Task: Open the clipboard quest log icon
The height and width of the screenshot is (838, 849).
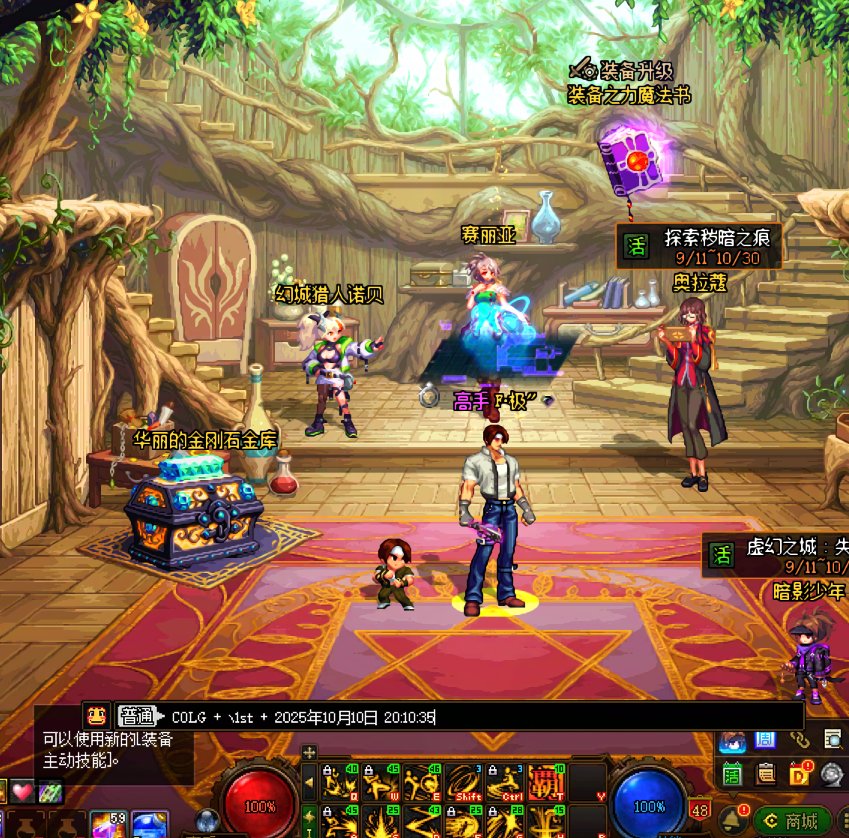Action: pos(766,773)
